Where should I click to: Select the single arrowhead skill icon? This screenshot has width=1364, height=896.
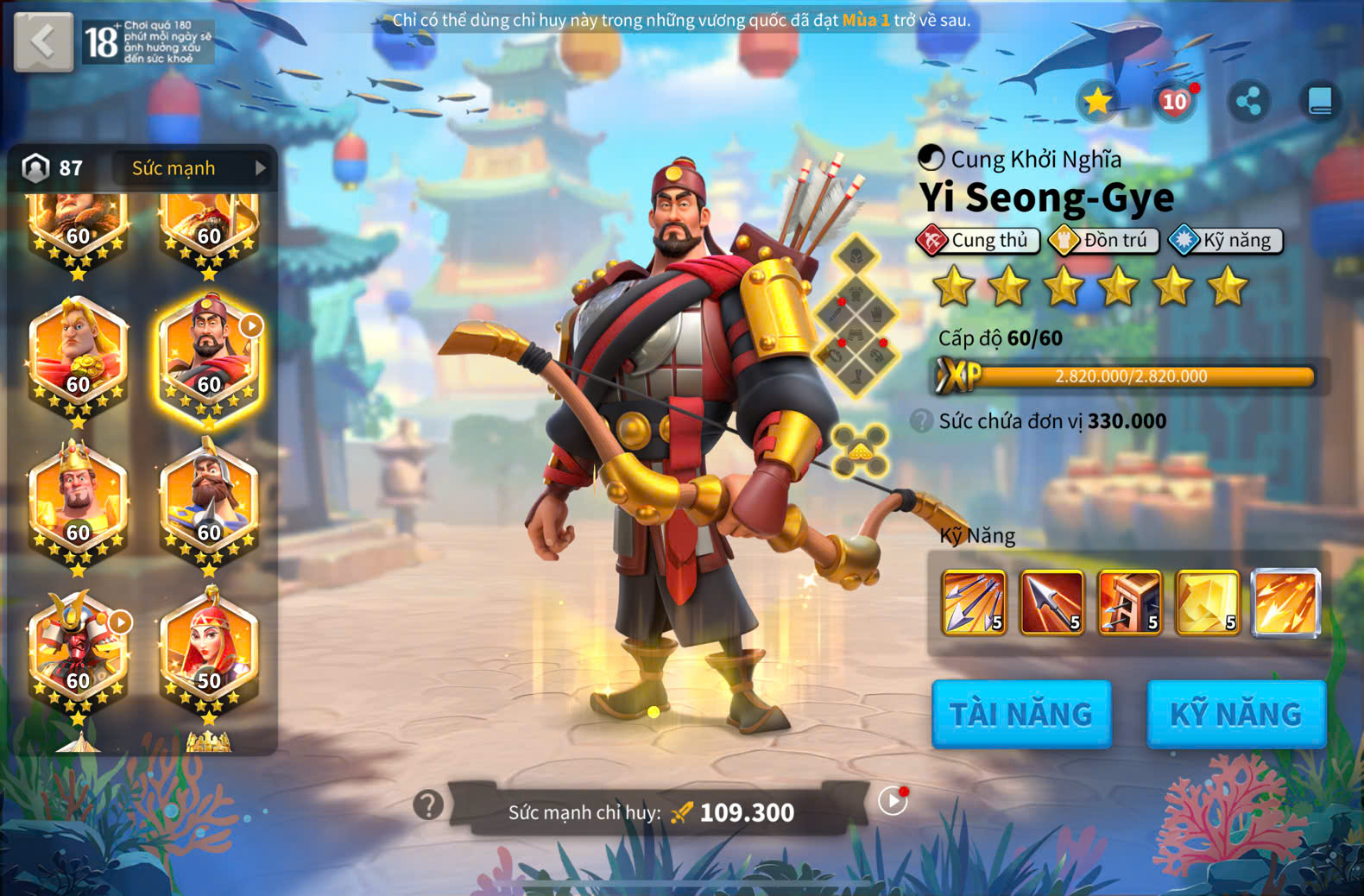pyautogui.click(x=1051, y=603)
